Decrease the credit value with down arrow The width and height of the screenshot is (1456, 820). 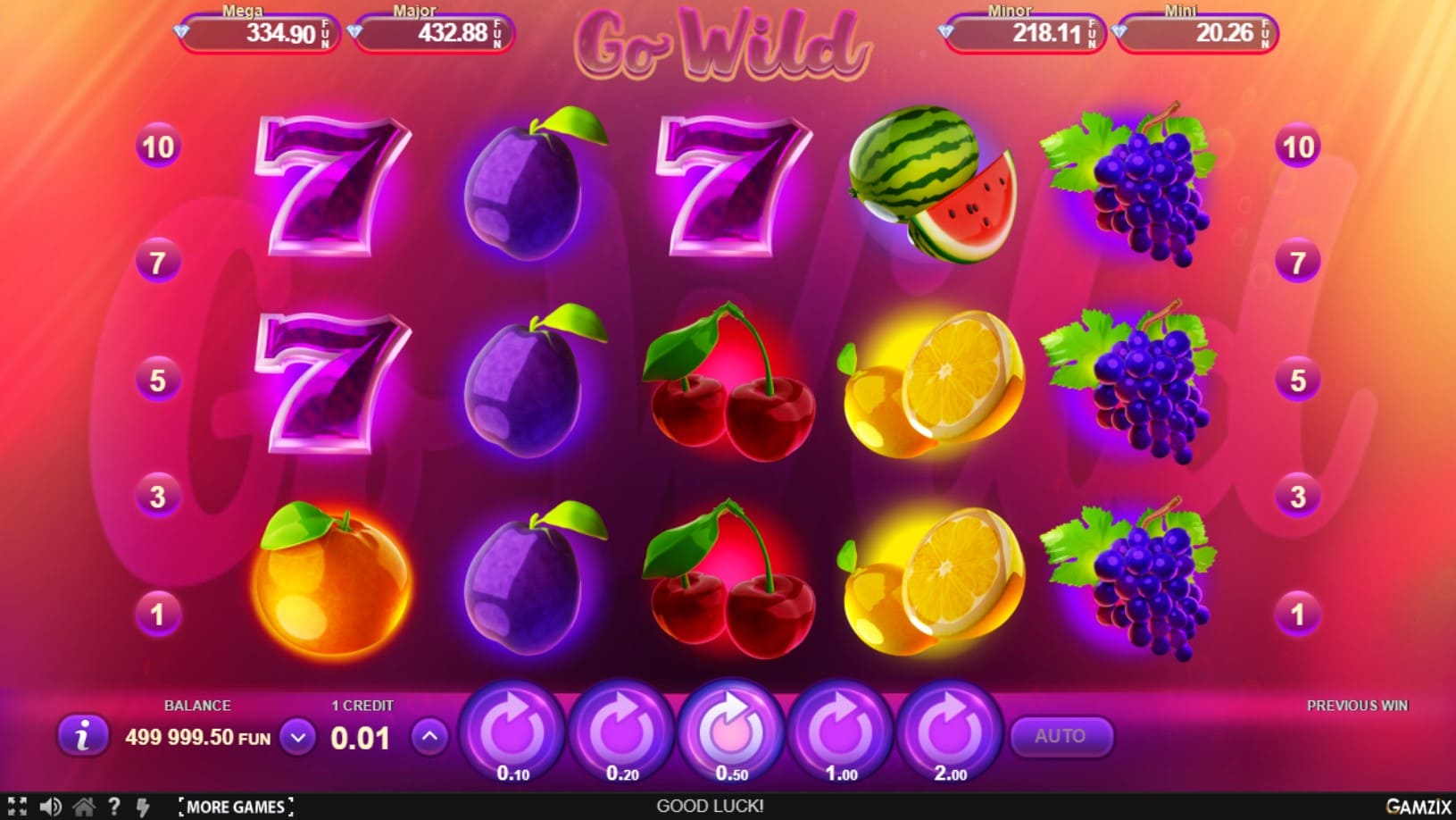(298, 738)
